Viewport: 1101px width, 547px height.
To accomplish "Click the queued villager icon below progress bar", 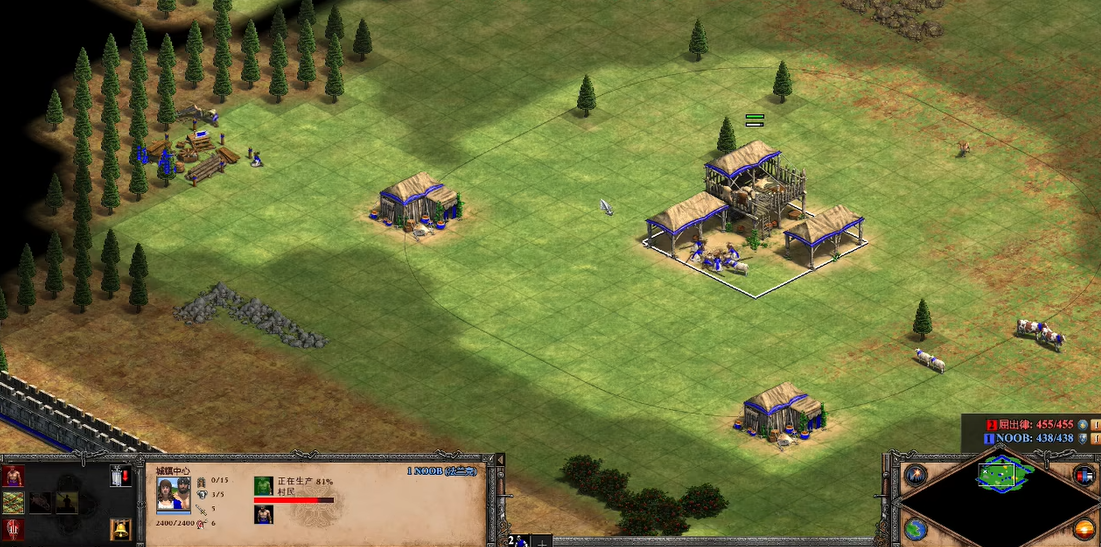I will point(263,514).
